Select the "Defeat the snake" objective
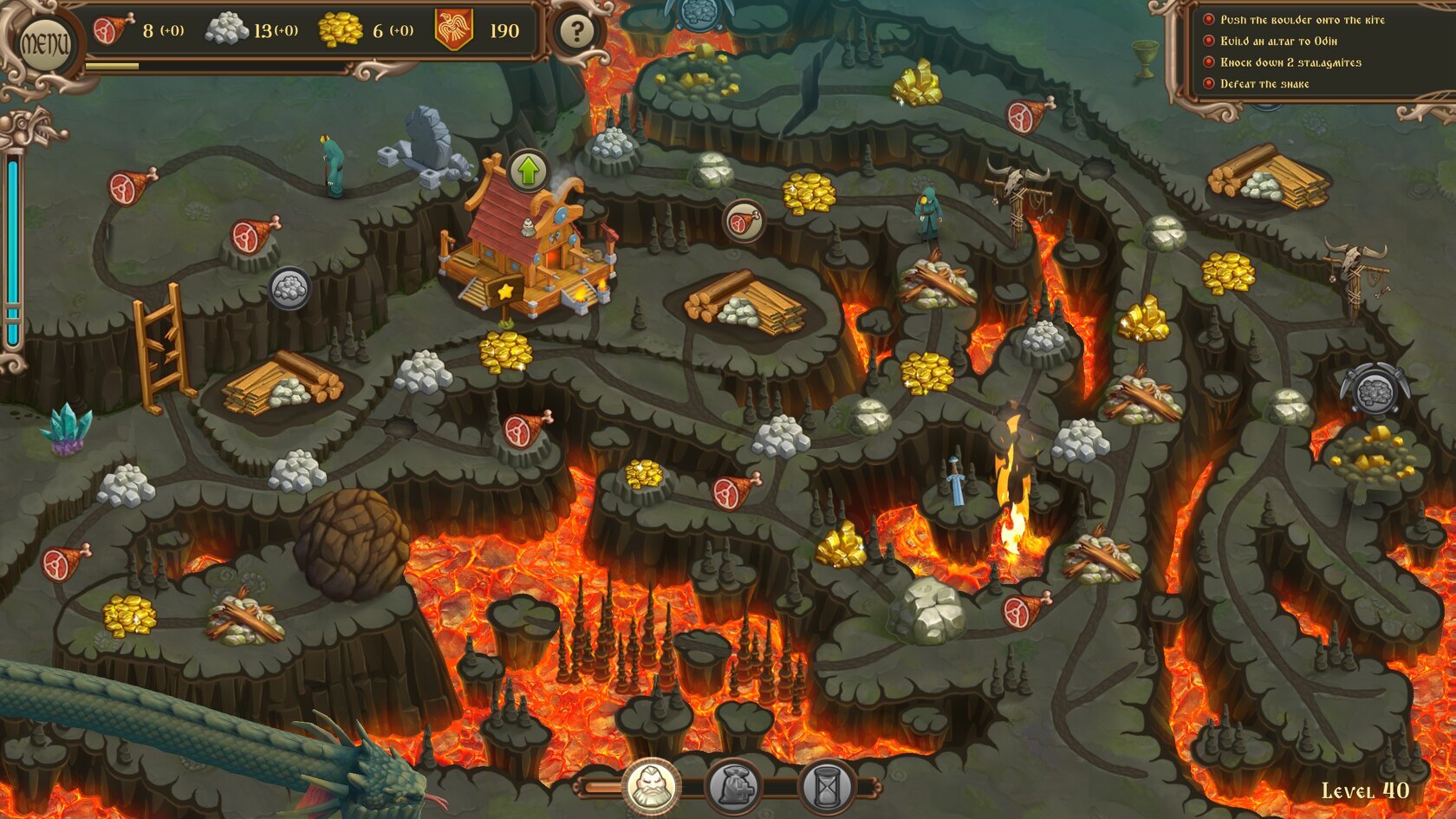Image resolution: width=1456 pixels, height=819 pixels. point(1264,84)
